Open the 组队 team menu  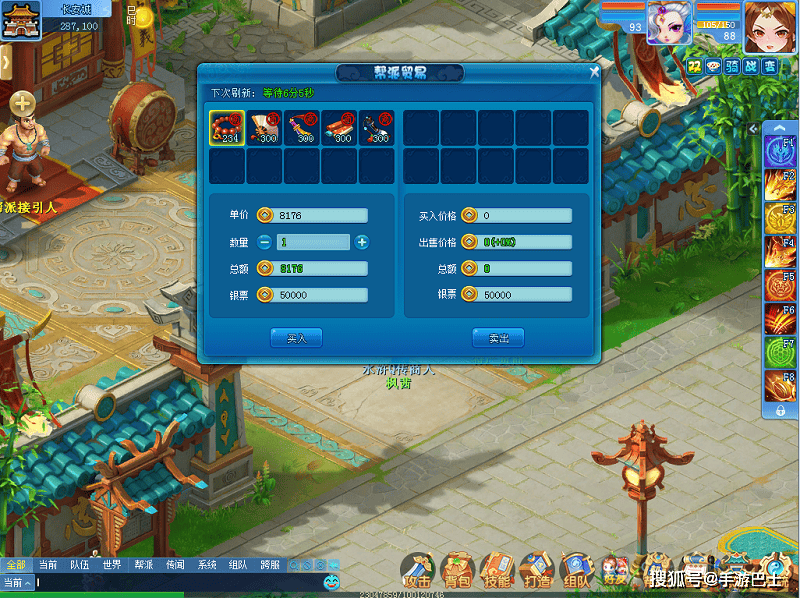(576, 570)
